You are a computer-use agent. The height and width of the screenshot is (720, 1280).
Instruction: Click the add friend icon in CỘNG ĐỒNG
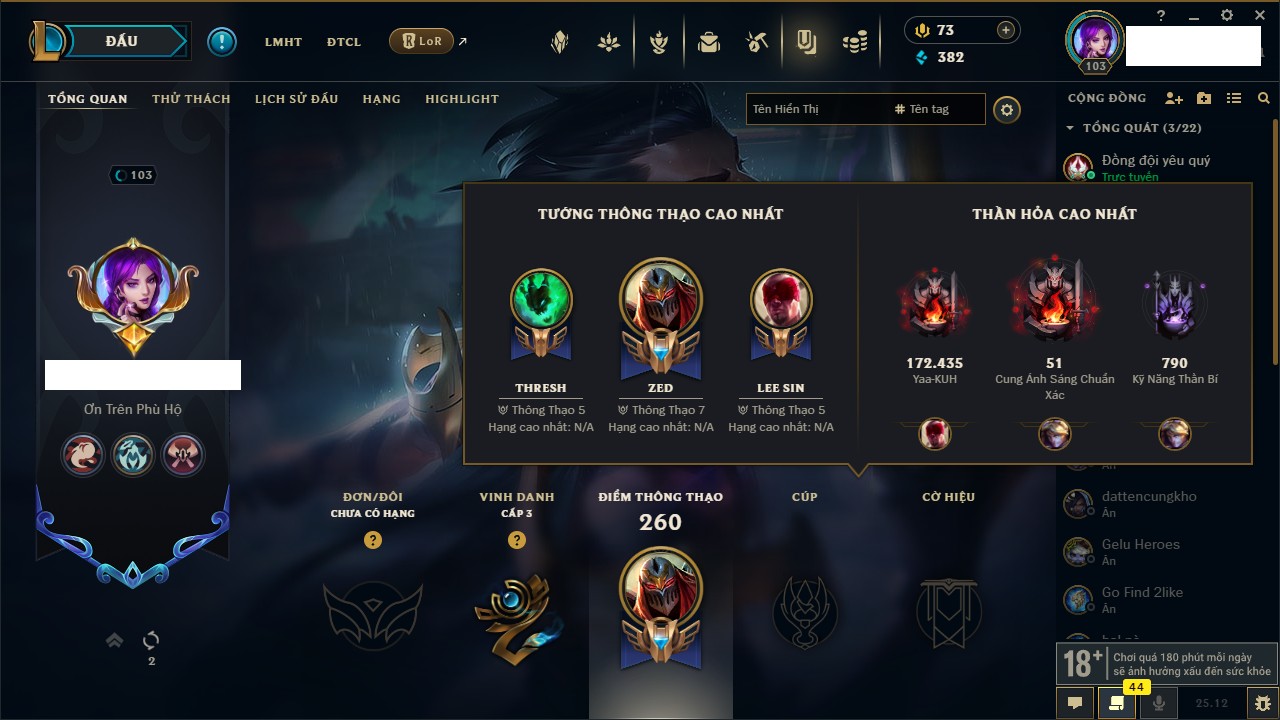click(1174, 98)
